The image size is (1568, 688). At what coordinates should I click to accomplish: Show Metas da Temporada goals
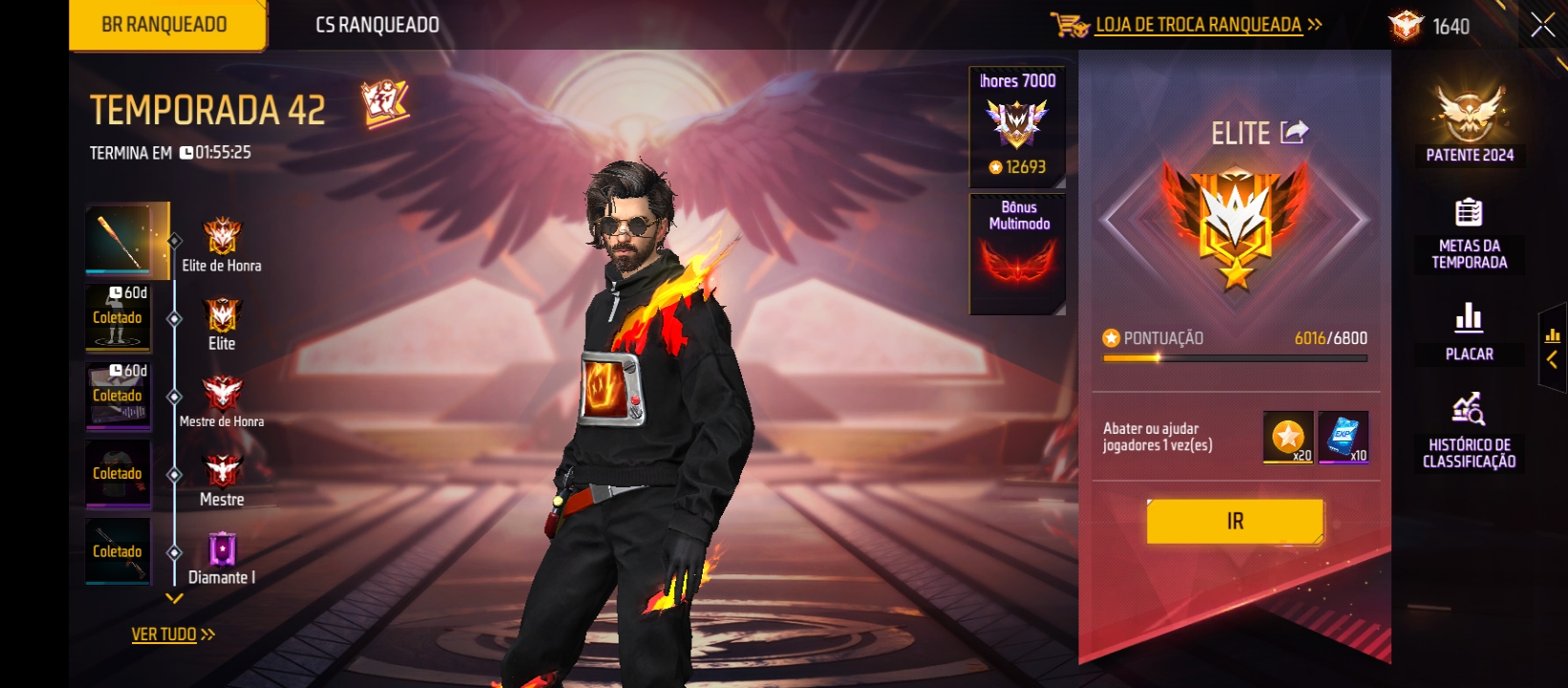(x=1470, y=234)
